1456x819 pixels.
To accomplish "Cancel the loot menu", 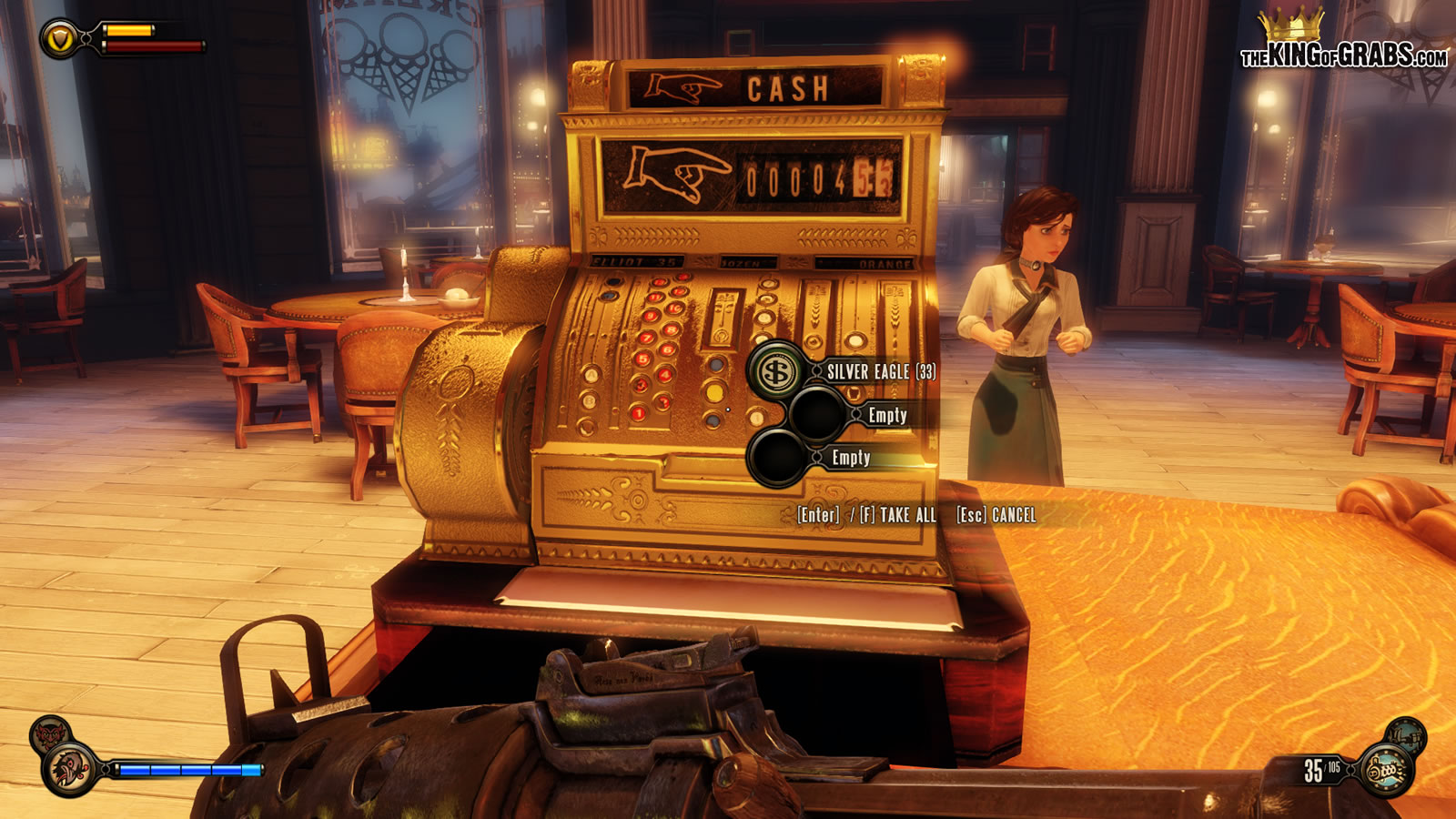I will (x=996, y=515).
